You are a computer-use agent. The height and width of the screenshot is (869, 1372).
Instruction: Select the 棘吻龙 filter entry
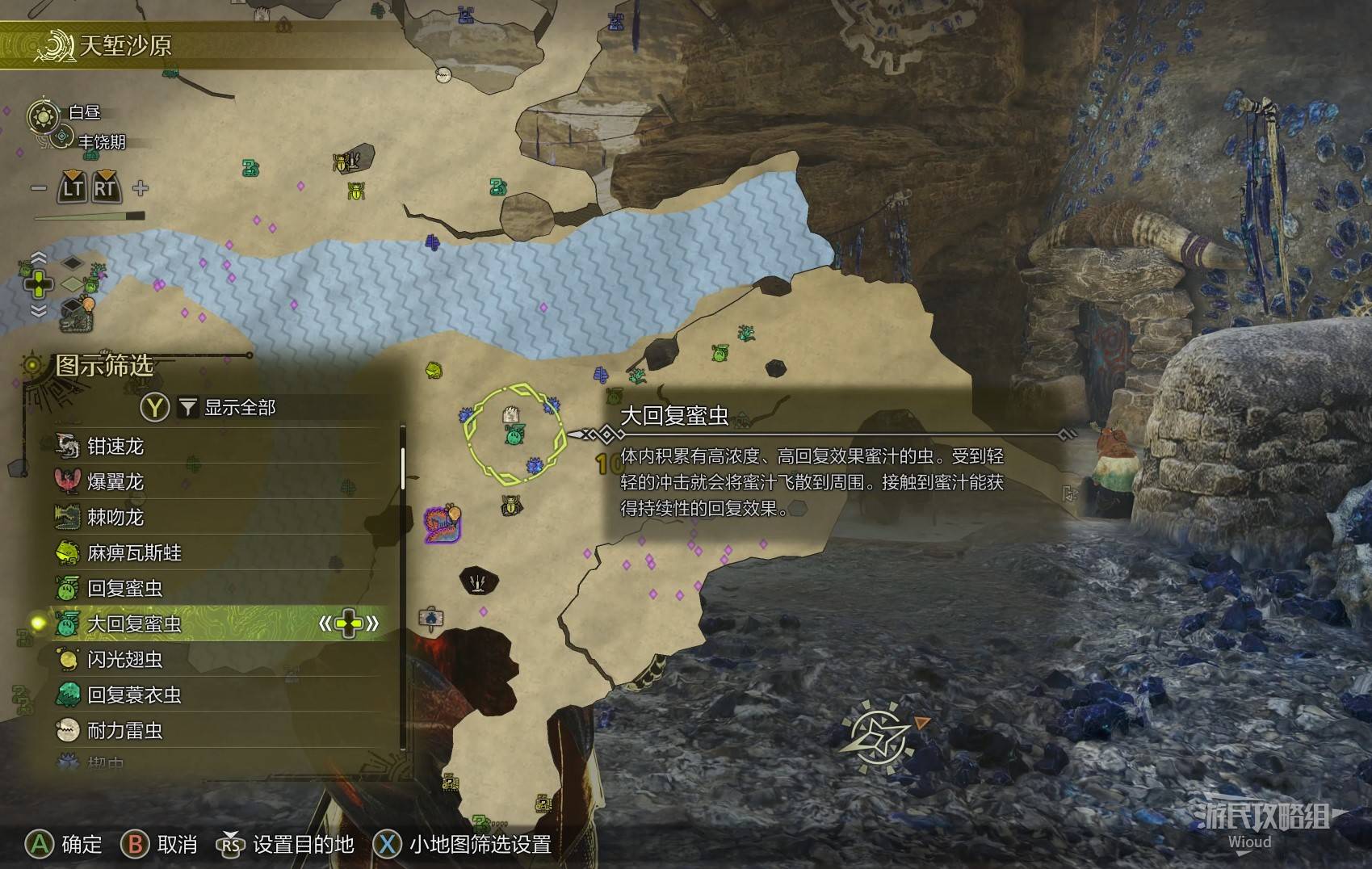pos(115,517)
